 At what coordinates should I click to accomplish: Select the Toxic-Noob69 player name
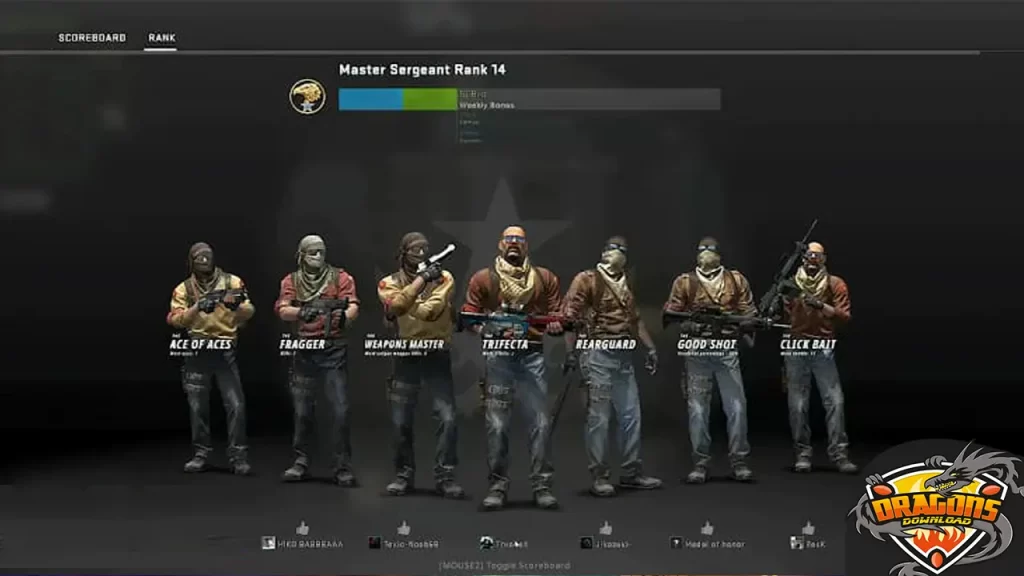[x=411, y=543]
